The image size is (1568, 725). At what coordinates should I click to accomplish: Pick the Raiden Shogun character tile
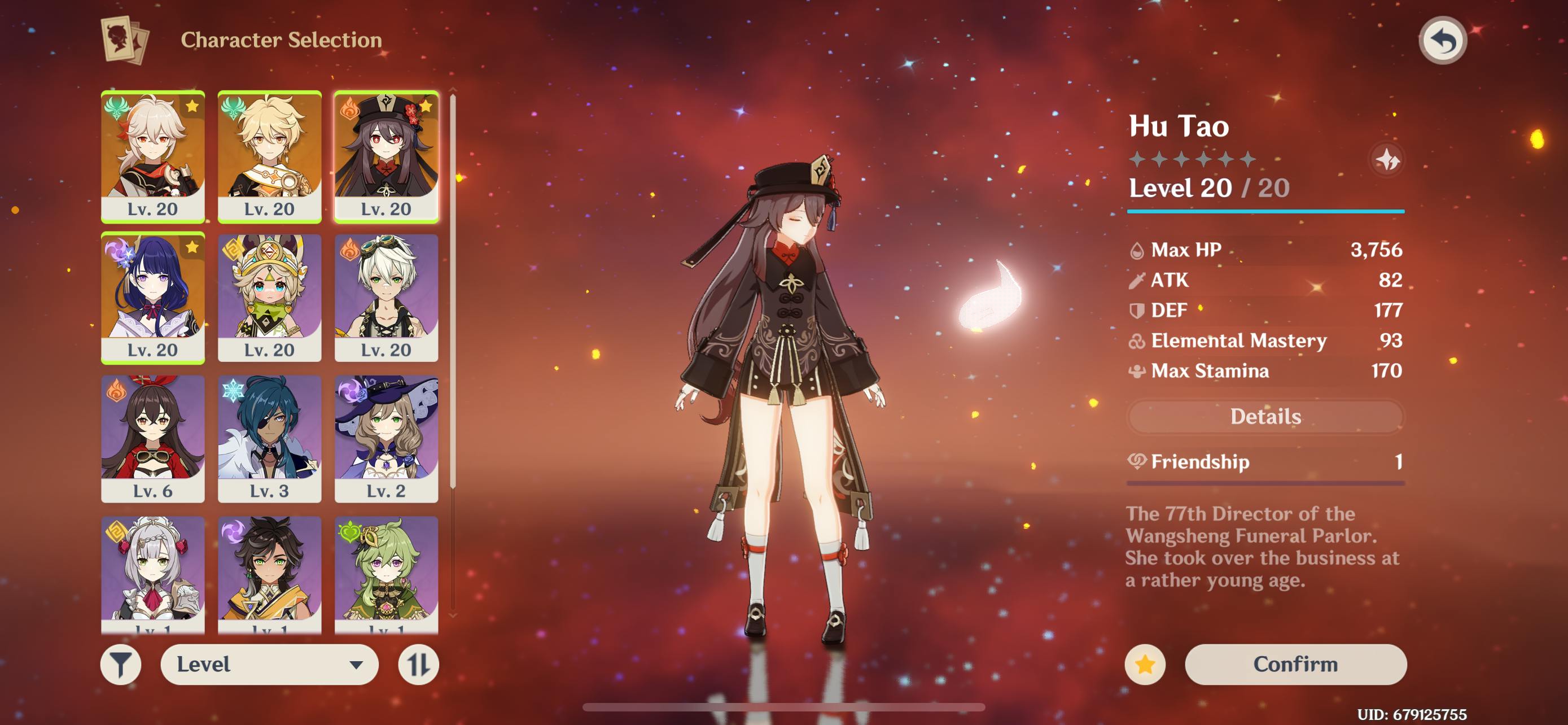pyautogui.click(x=153, y=297)
